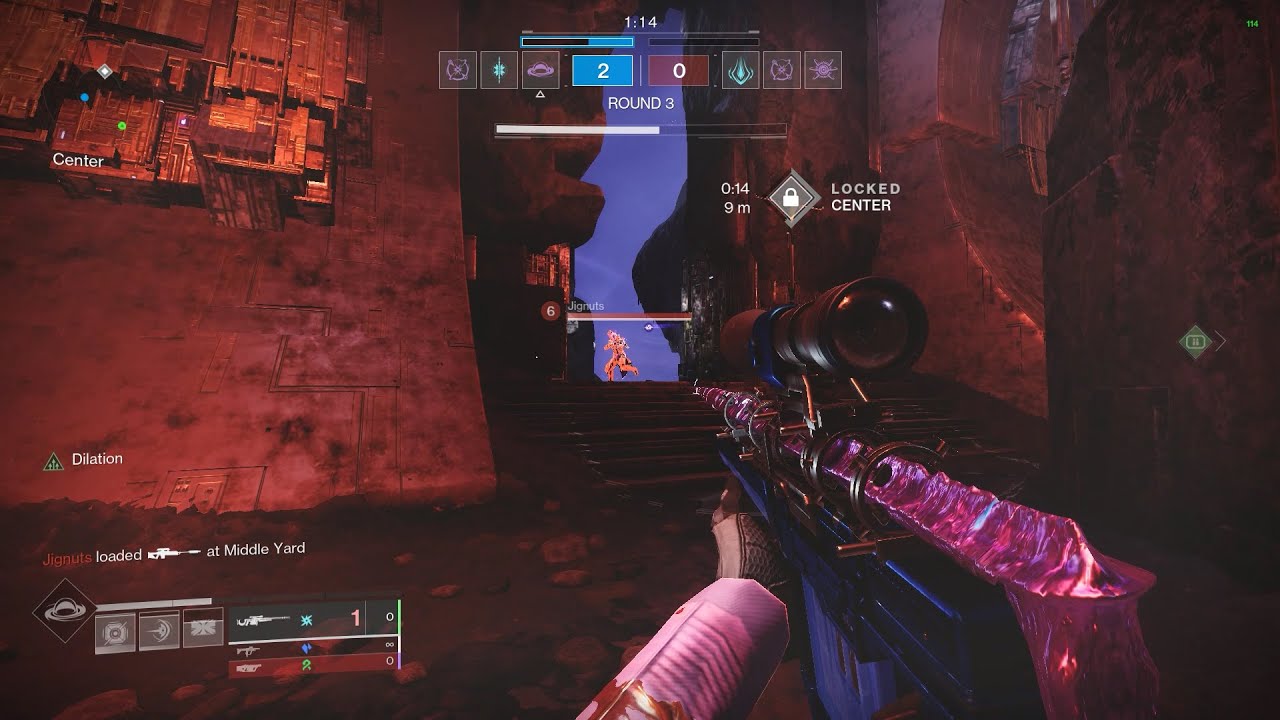Viewport: 1280px width, 720px height.
Task: Click the Dilation buff triangle icon
Action: click(54, 461)
